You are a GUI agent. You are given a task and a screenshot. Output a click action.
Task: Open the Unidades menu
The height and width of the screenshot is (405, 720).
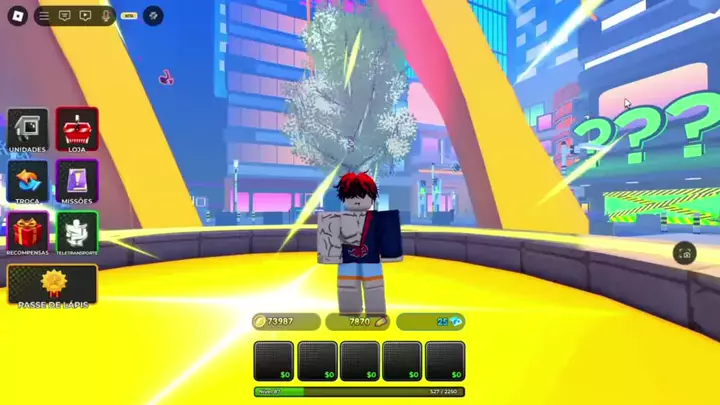(x=28, y=131)
